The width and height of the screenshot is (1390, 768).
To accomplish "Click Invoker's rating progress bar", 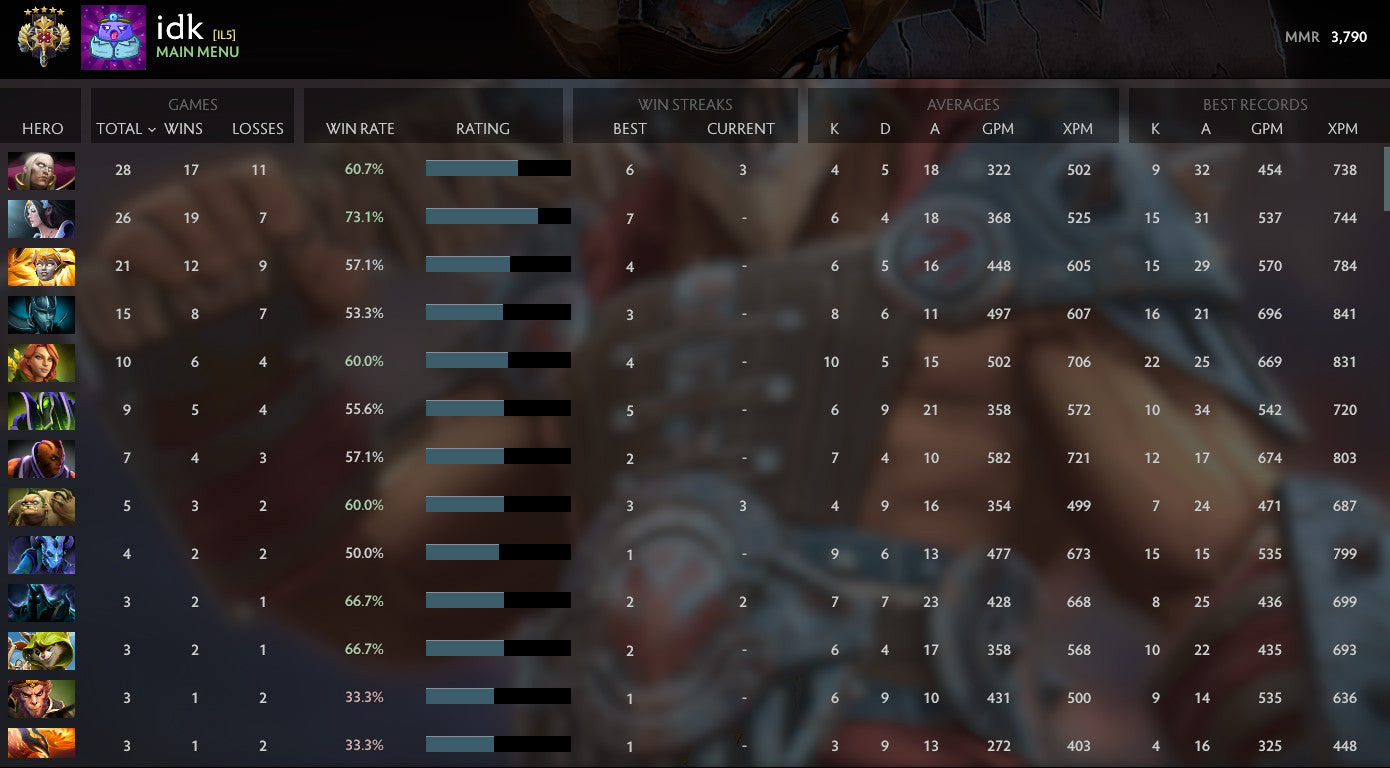I will [x=499, y=168].
